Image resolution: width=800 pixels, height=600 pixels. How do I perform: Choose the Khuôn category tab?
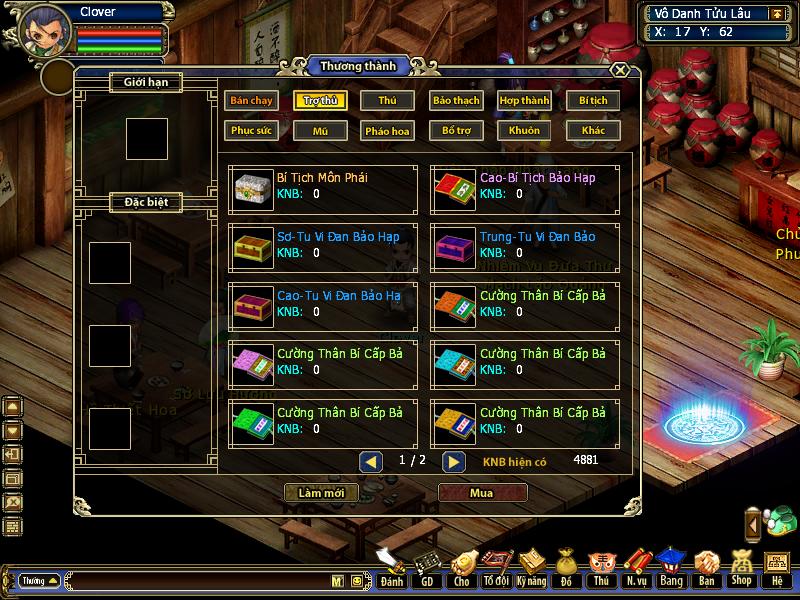coord(524,130)
